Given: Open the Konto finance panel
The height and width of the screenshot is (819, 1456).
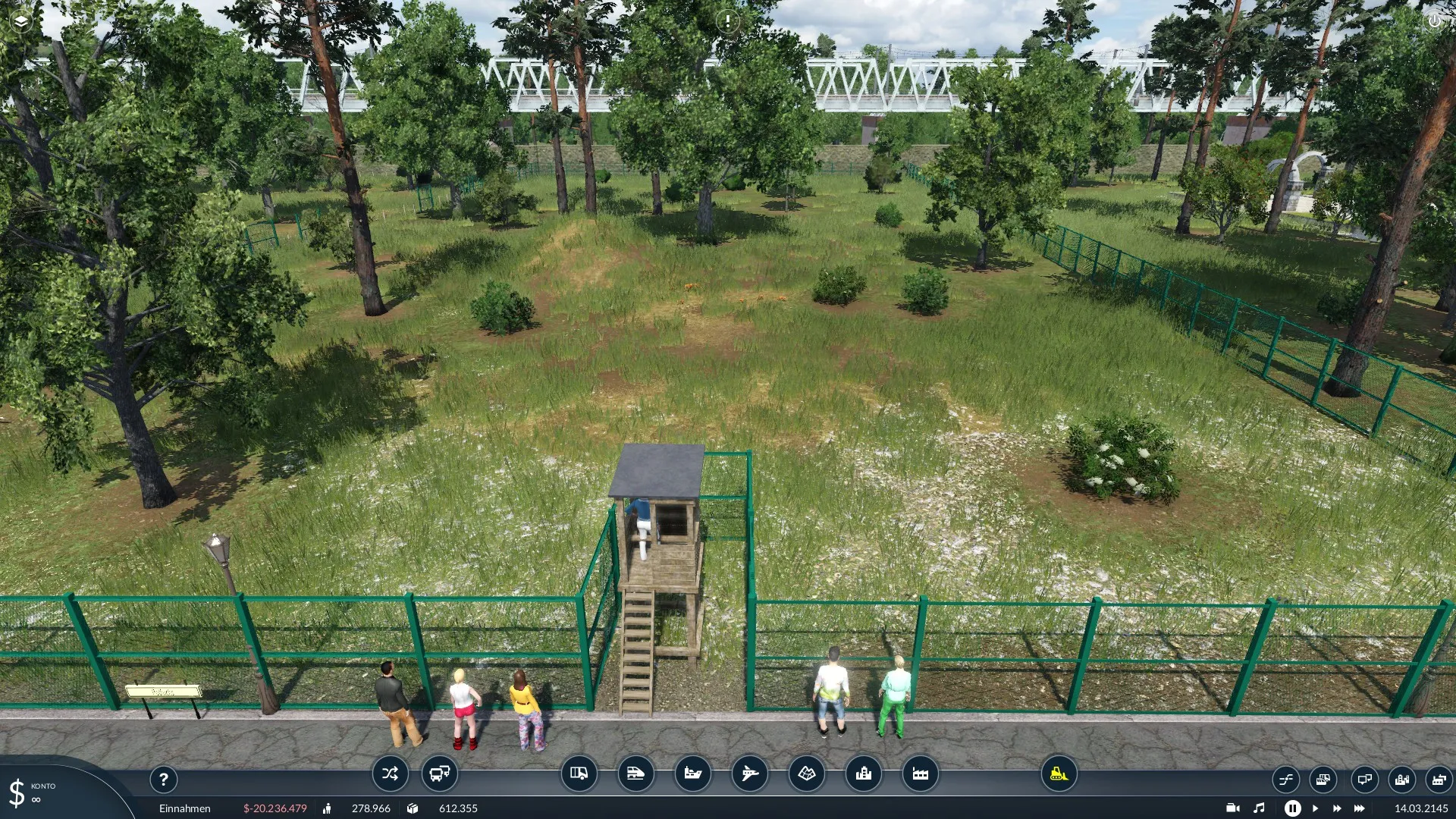Looking at the screenshot, I should click(x=34, y=792).
